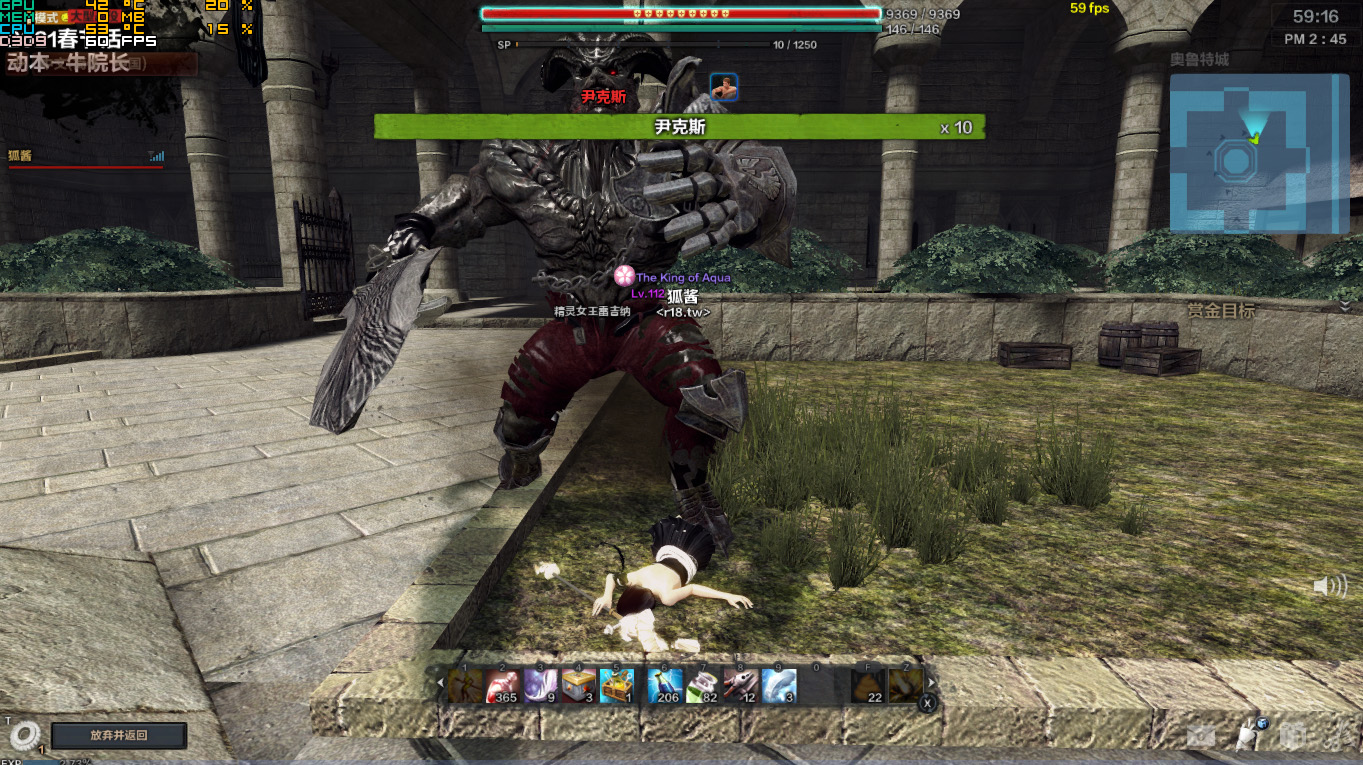Close the hotbar with the X button
Image resolution: width=1363 pixels, height=765 pixels.
pos(928,704)
